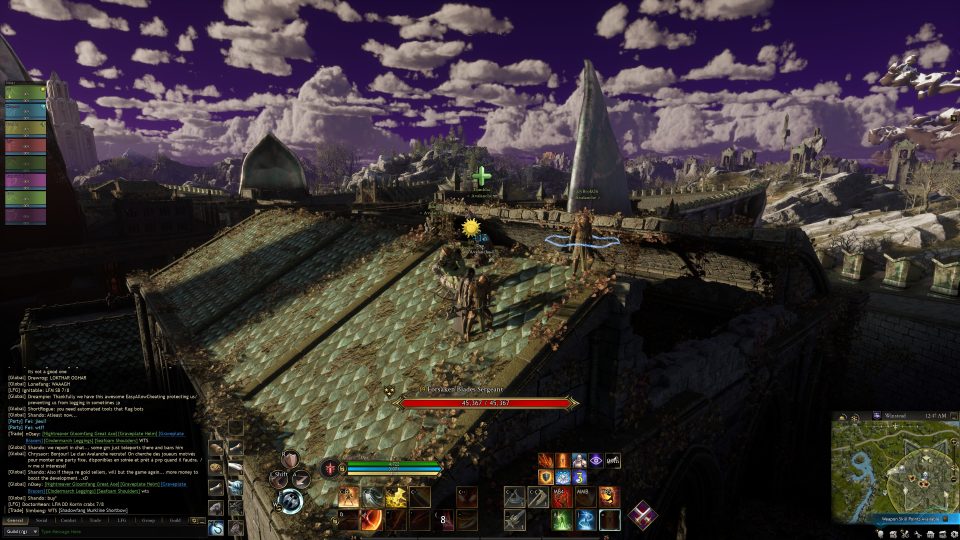
Task: Activate the blue glowing figure ability
Action: [586, 520]
